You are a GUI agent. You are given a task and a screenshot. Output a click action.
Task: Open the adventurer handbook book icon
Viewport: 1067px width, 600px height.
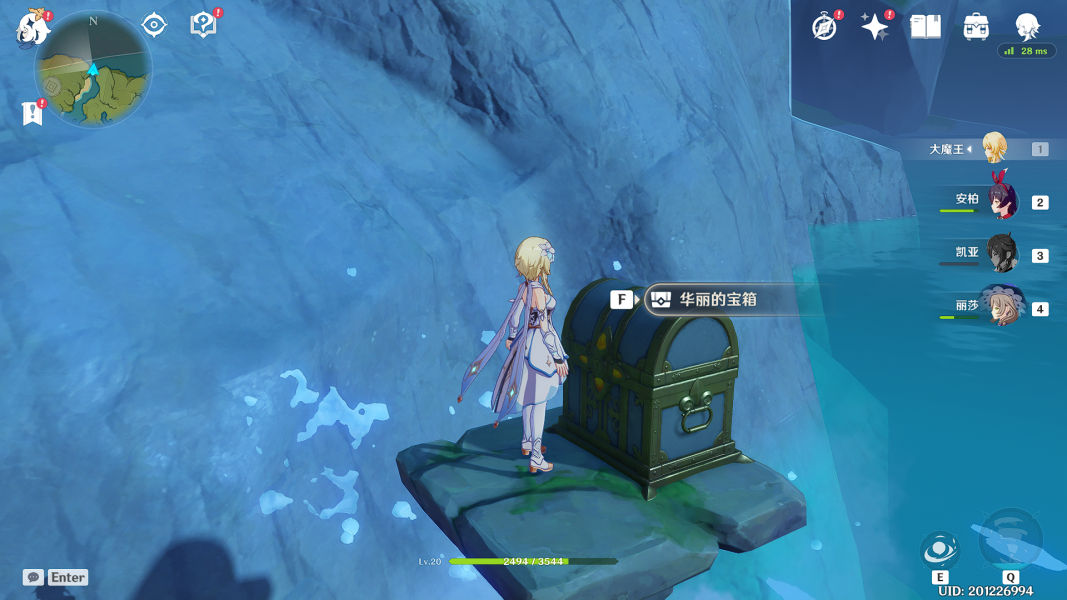(x=926, y=27)
